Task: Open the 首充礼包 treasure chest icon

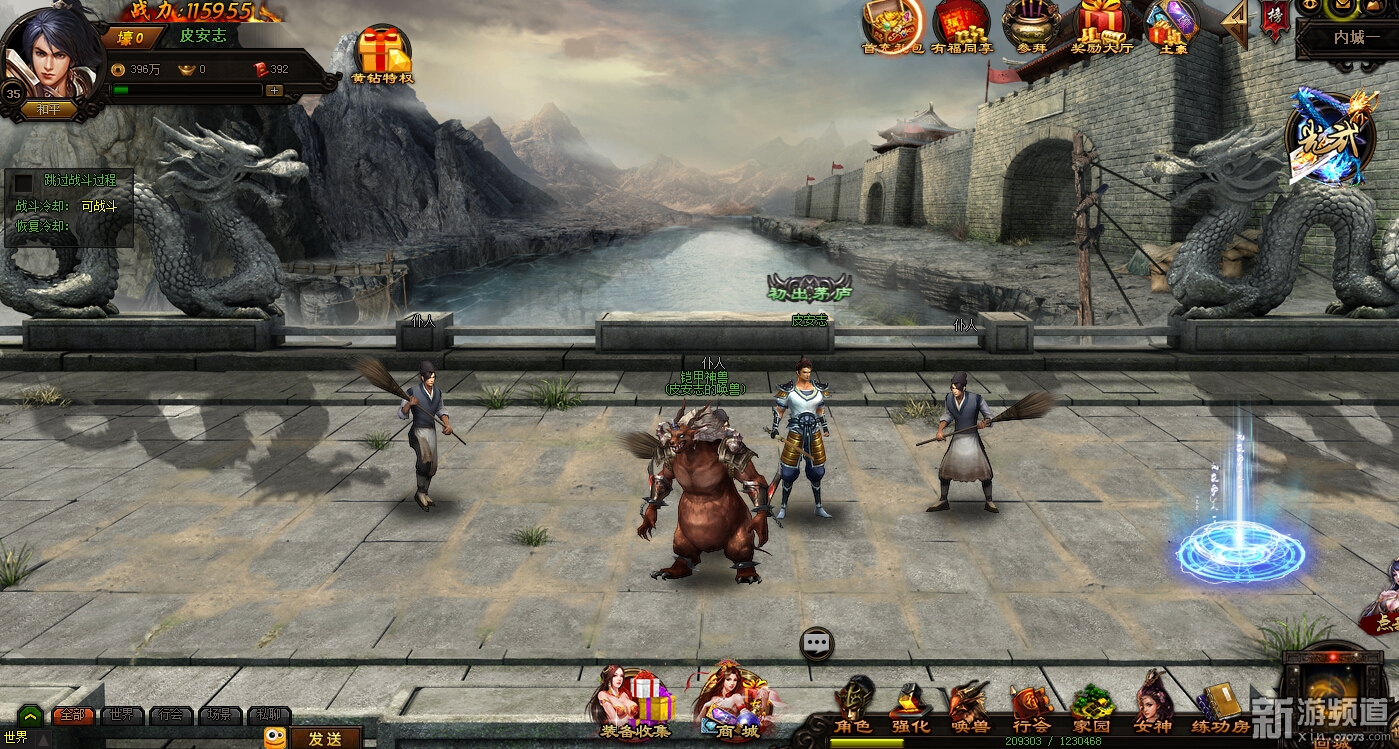Action: tap(892, 24)
